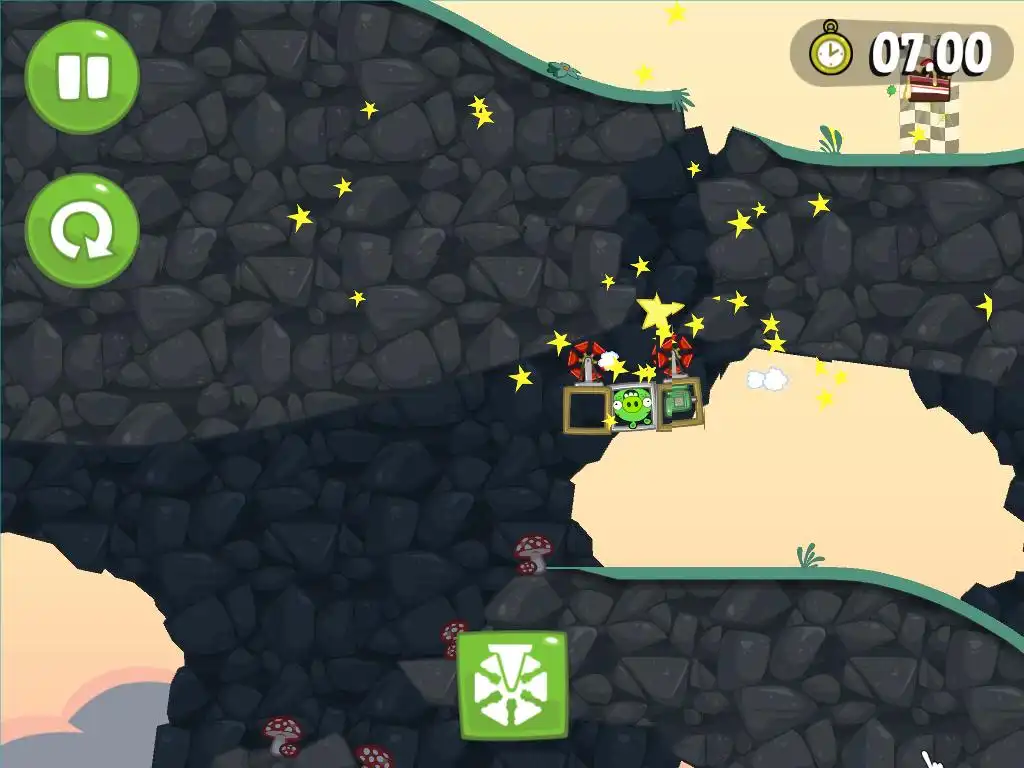Restart the level with the circular arrow button

point(82,231)
